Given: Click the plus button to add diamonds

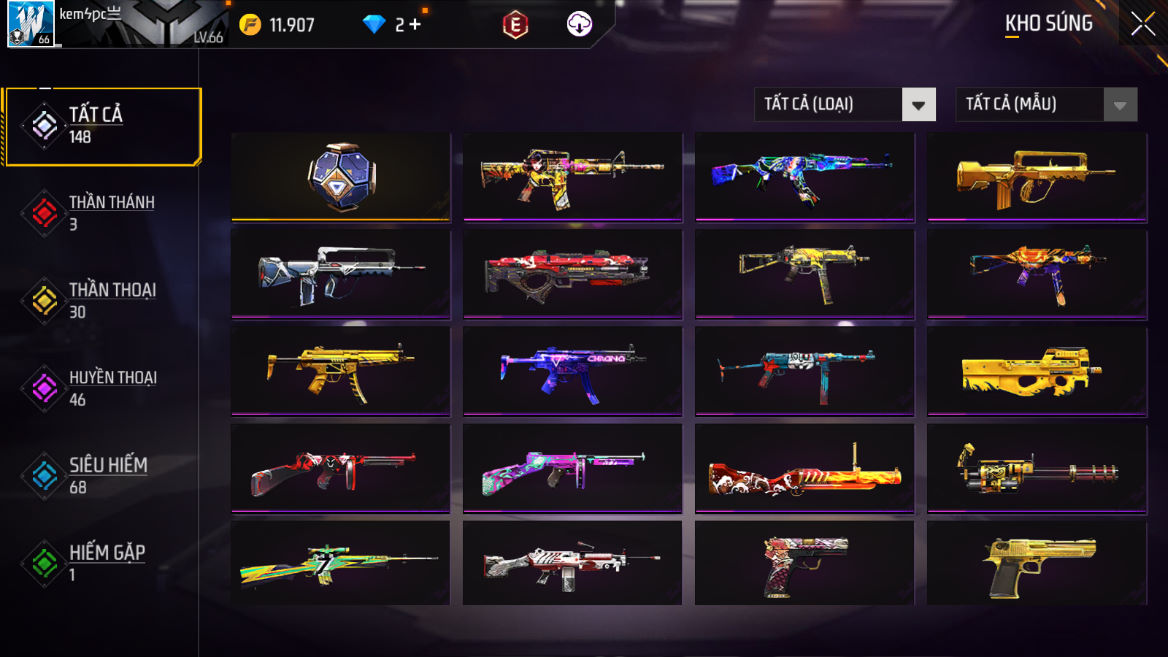Looking at the screenshot, I should click(x=414, y=25).
